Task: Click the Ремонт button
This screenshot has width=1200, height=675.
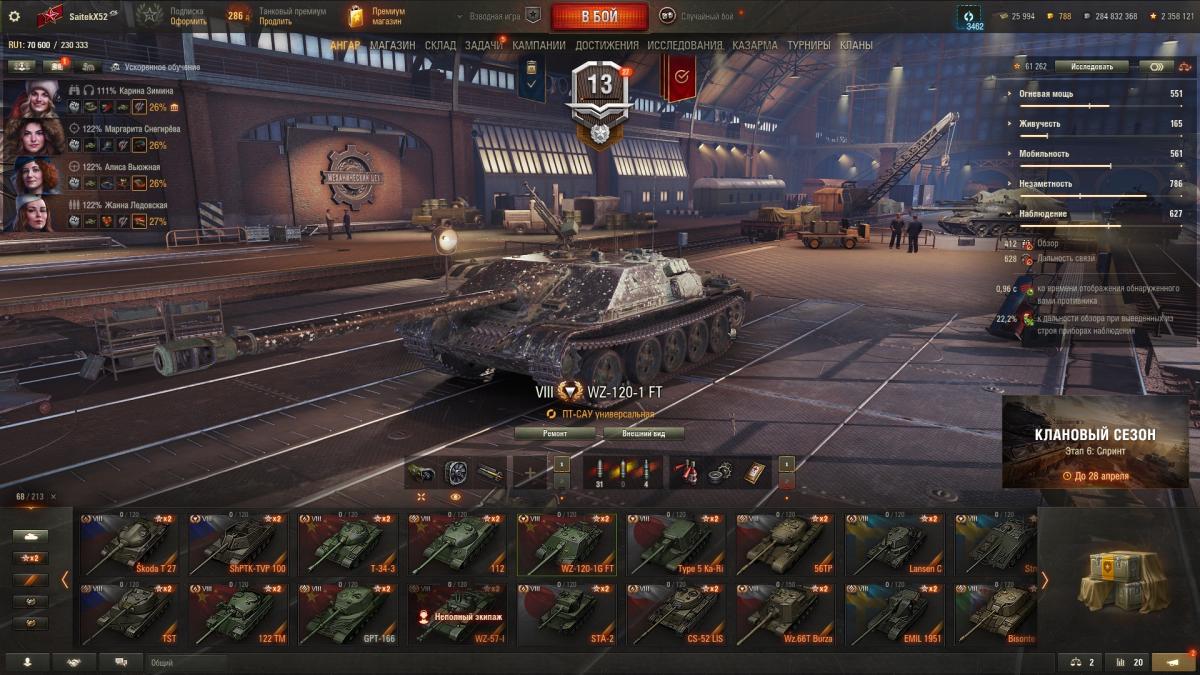Action: (555, 433)
